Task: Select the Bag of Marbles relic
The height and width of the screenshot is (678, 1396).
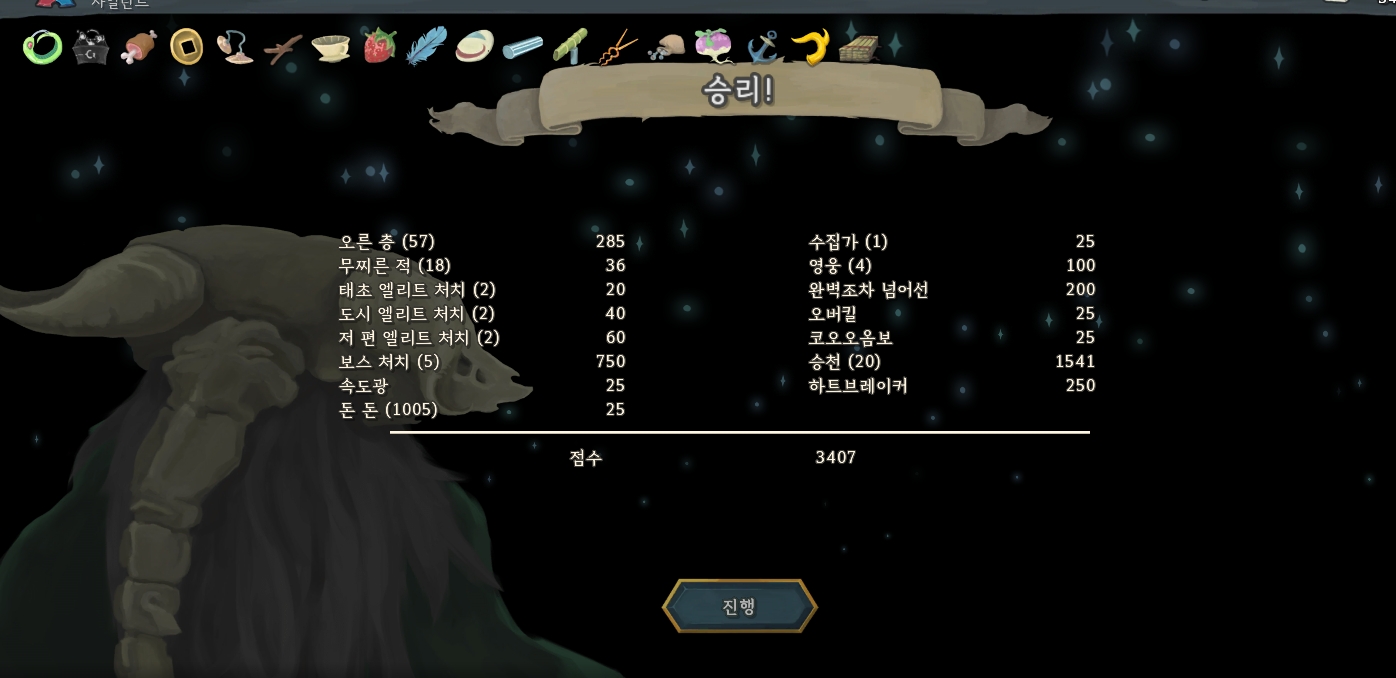Action: [x=667, y=47]
